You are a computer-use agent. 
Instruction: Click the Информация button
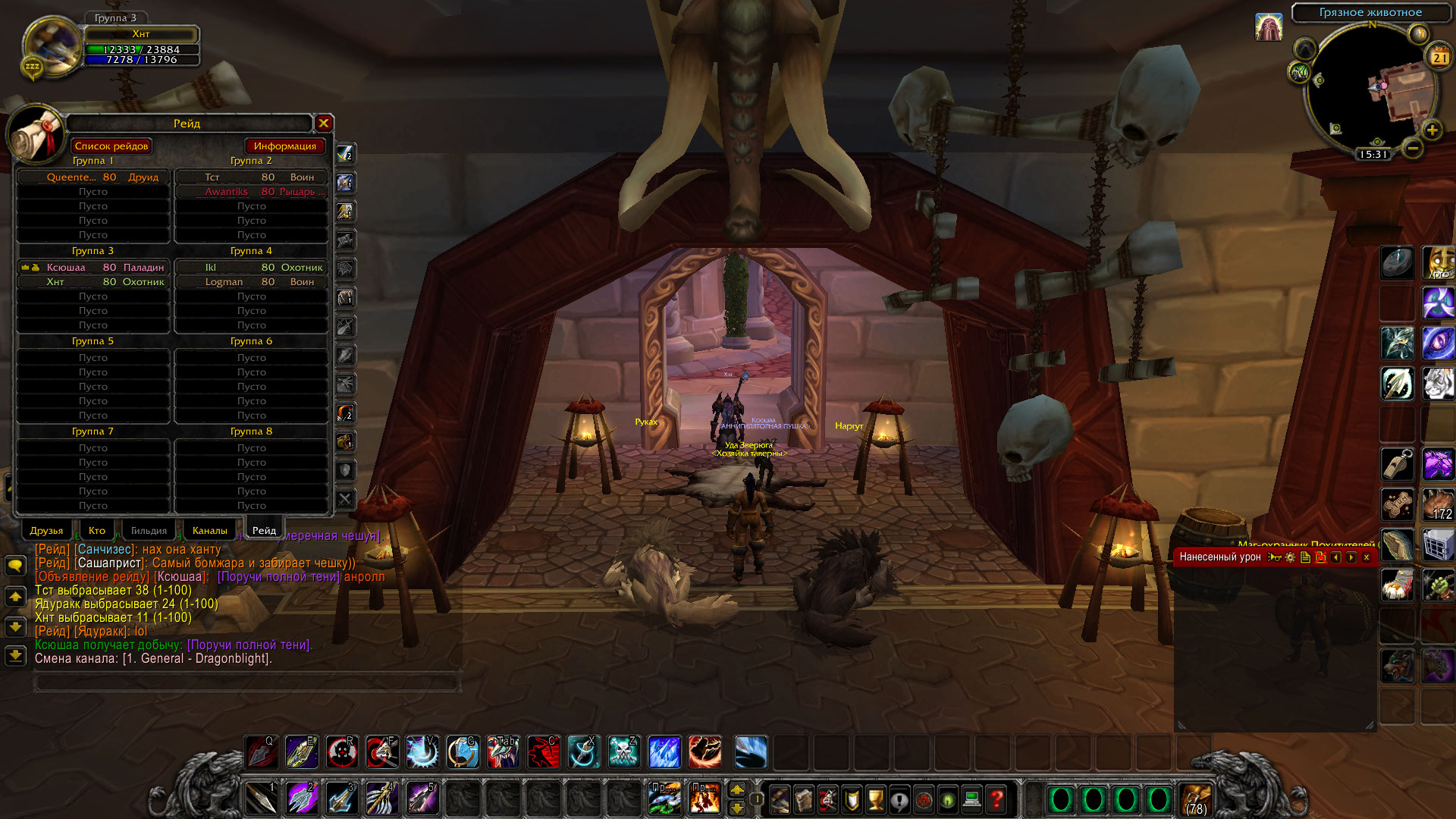pos(284,146)
